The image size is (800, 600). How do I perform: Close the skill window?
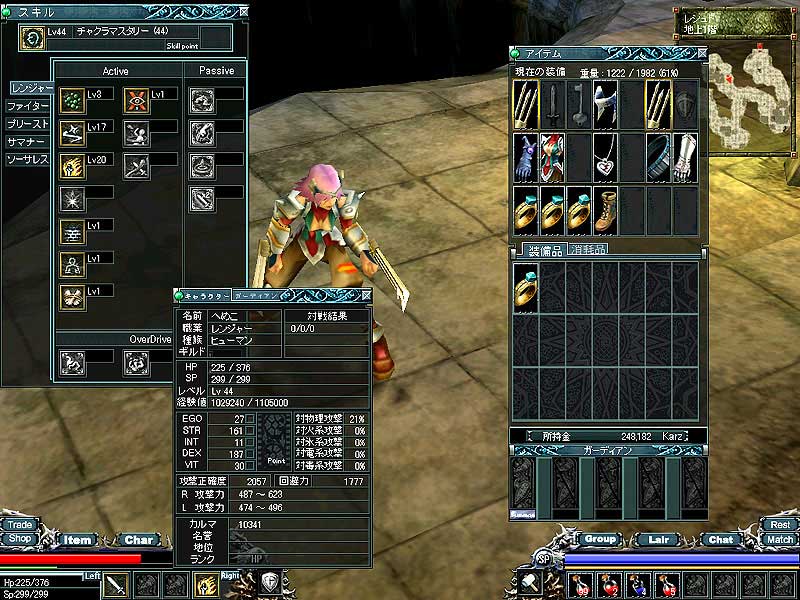tap(244, 12)
